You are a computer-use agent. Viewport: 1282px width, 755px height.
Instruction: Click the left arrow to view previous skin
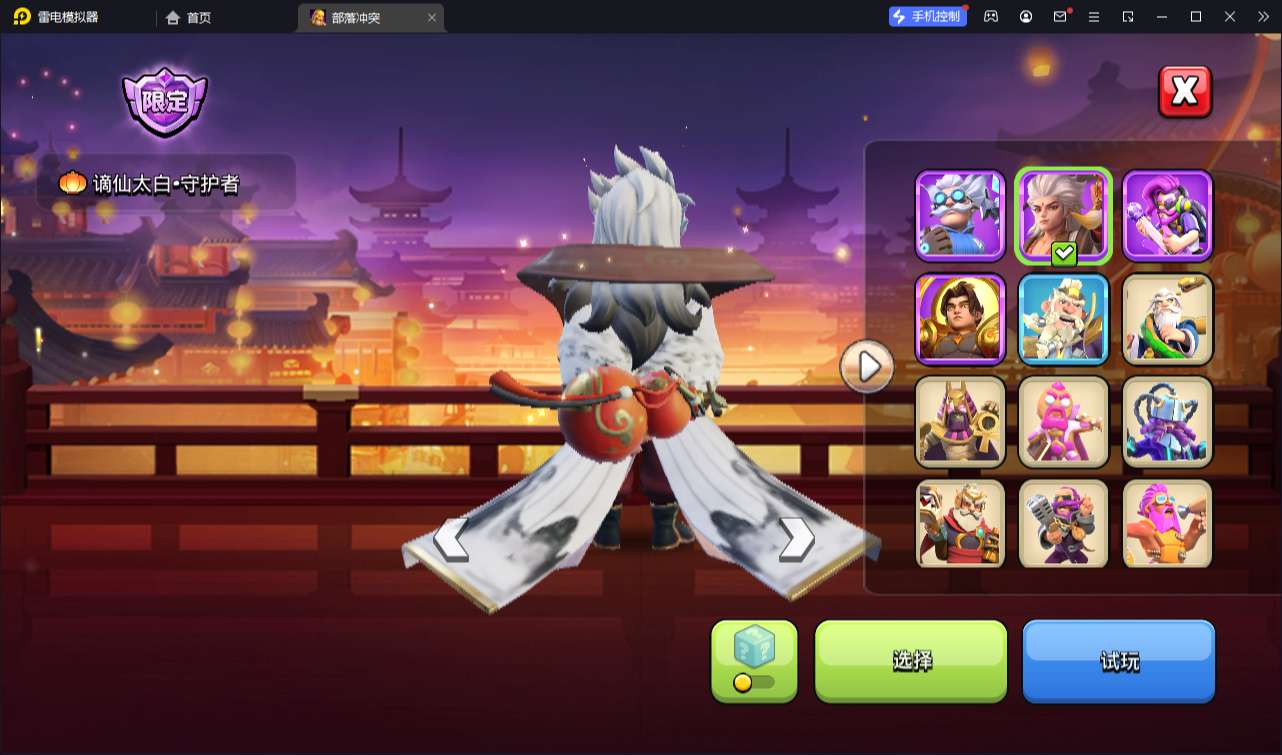point(452,541)
